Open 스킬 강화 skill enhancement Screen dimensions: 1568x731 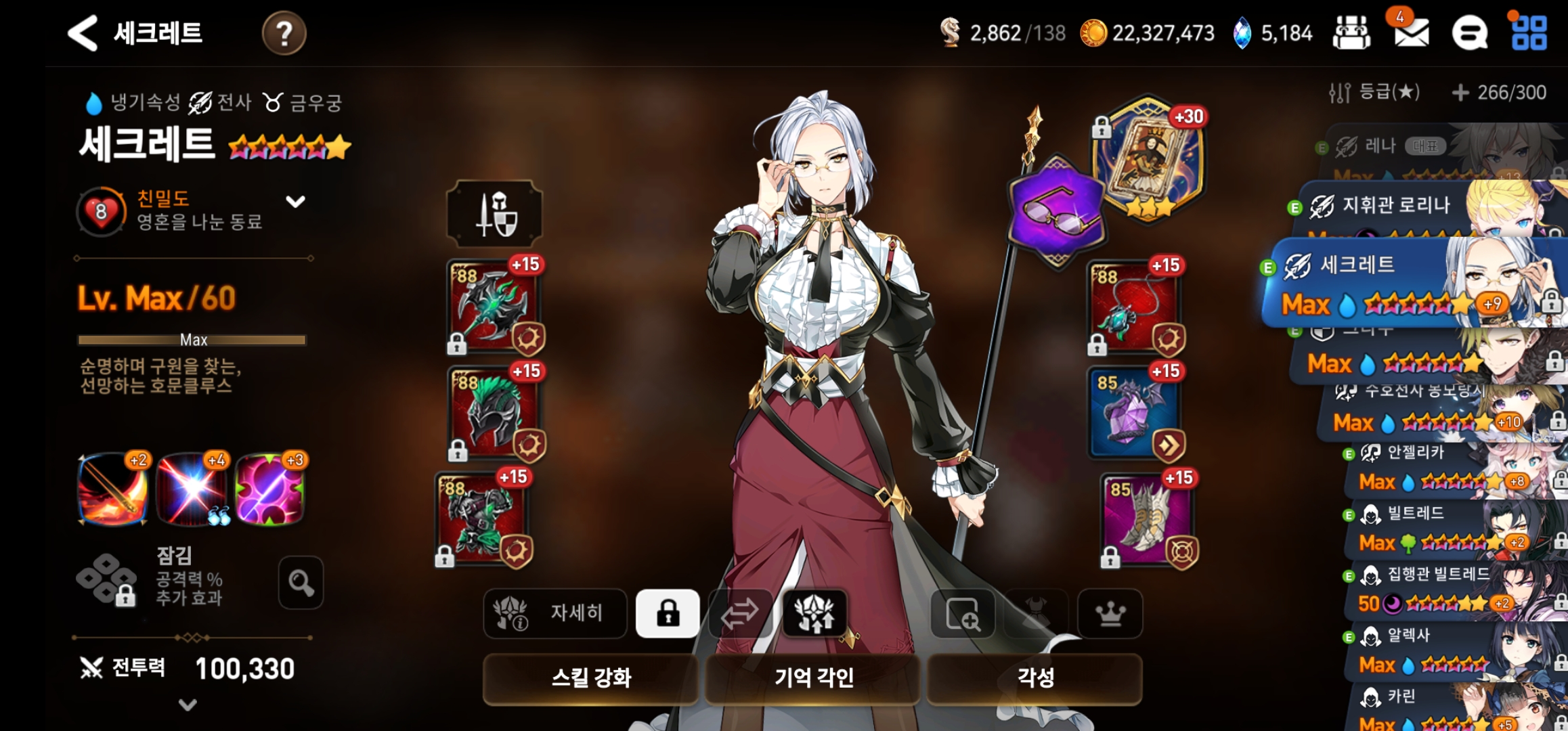tap(590, 678)
